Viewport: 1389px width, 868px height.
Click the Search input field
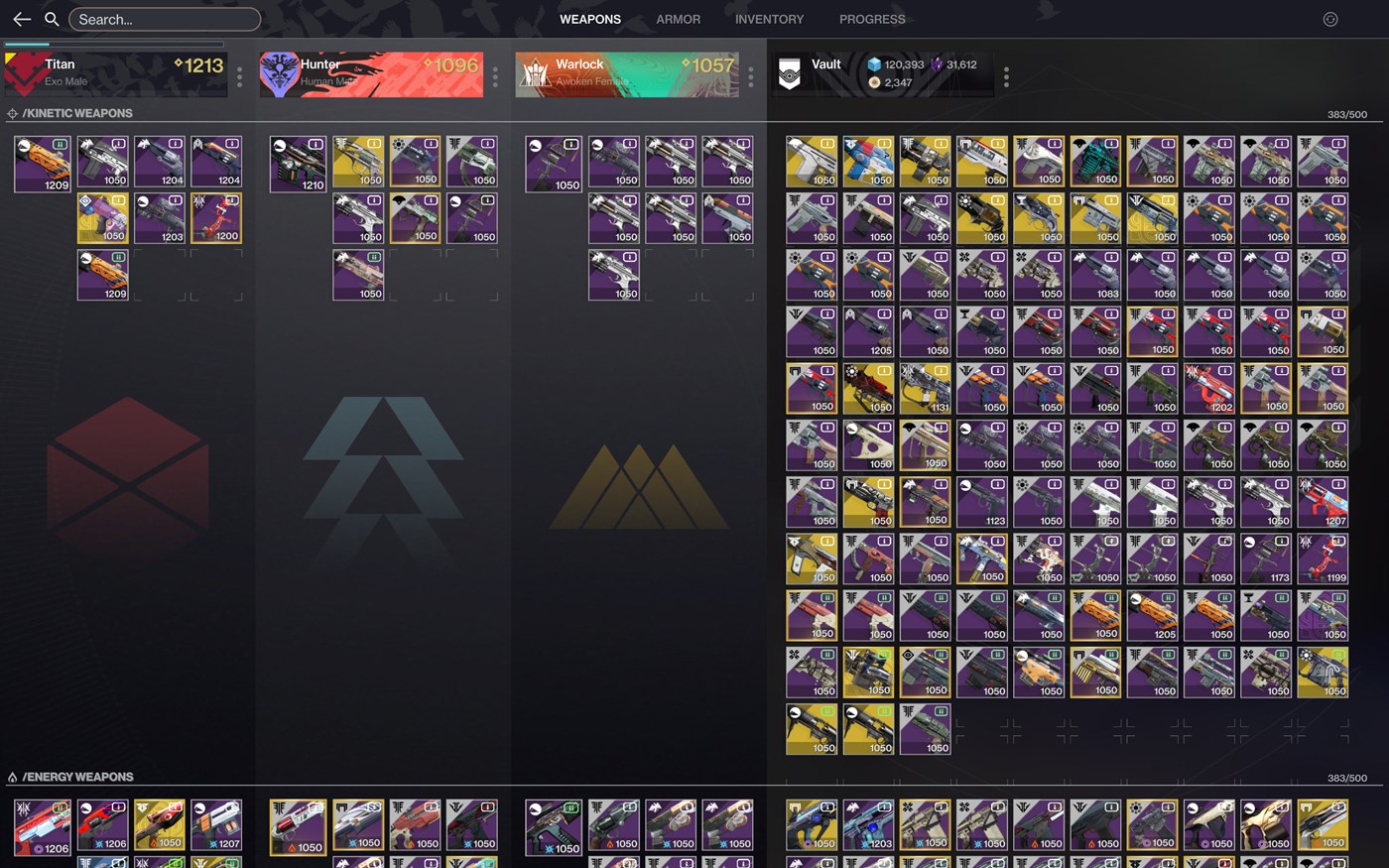[x=165, y=19]
